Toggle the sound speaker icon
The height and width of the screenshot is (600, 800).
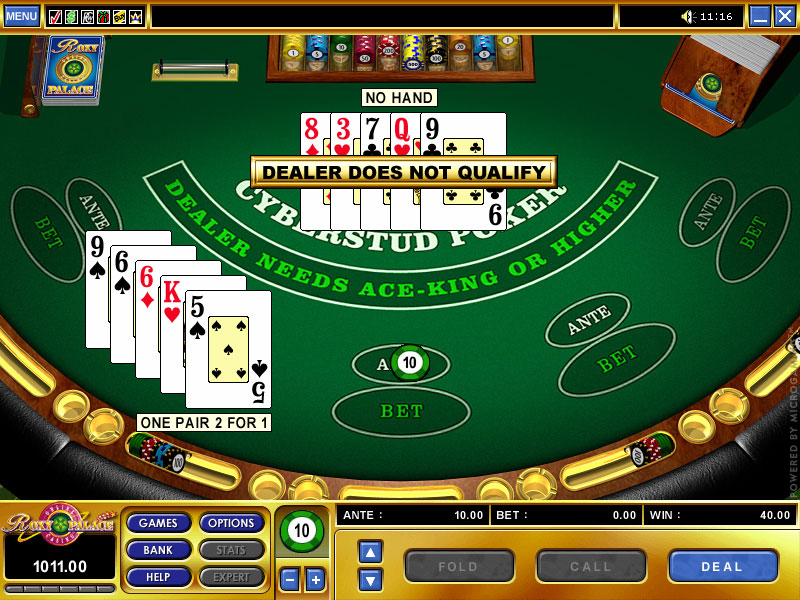click(688, 16)
